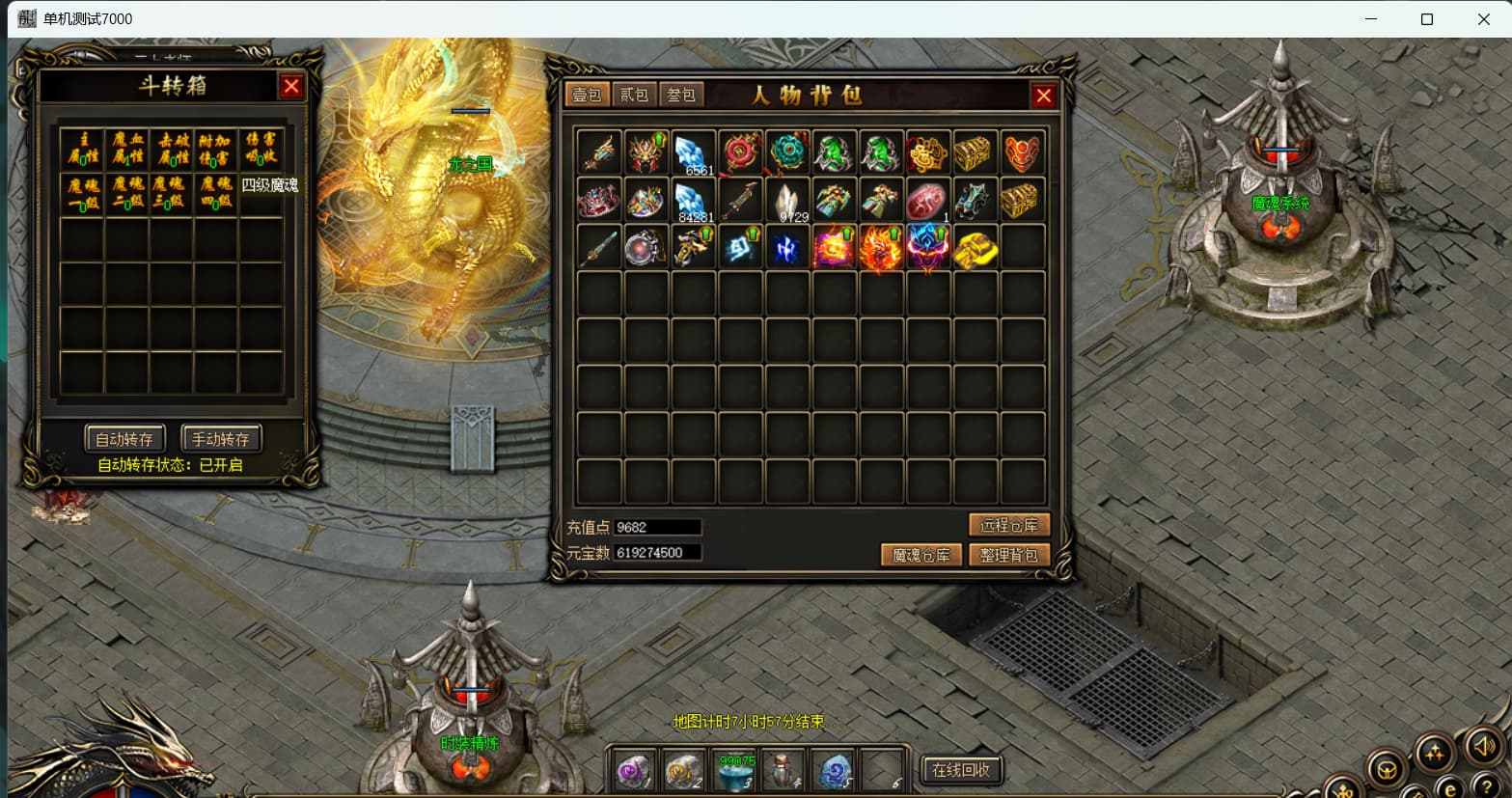
Task: Select the white crystal stack of 9729
Action: [788, 201]
